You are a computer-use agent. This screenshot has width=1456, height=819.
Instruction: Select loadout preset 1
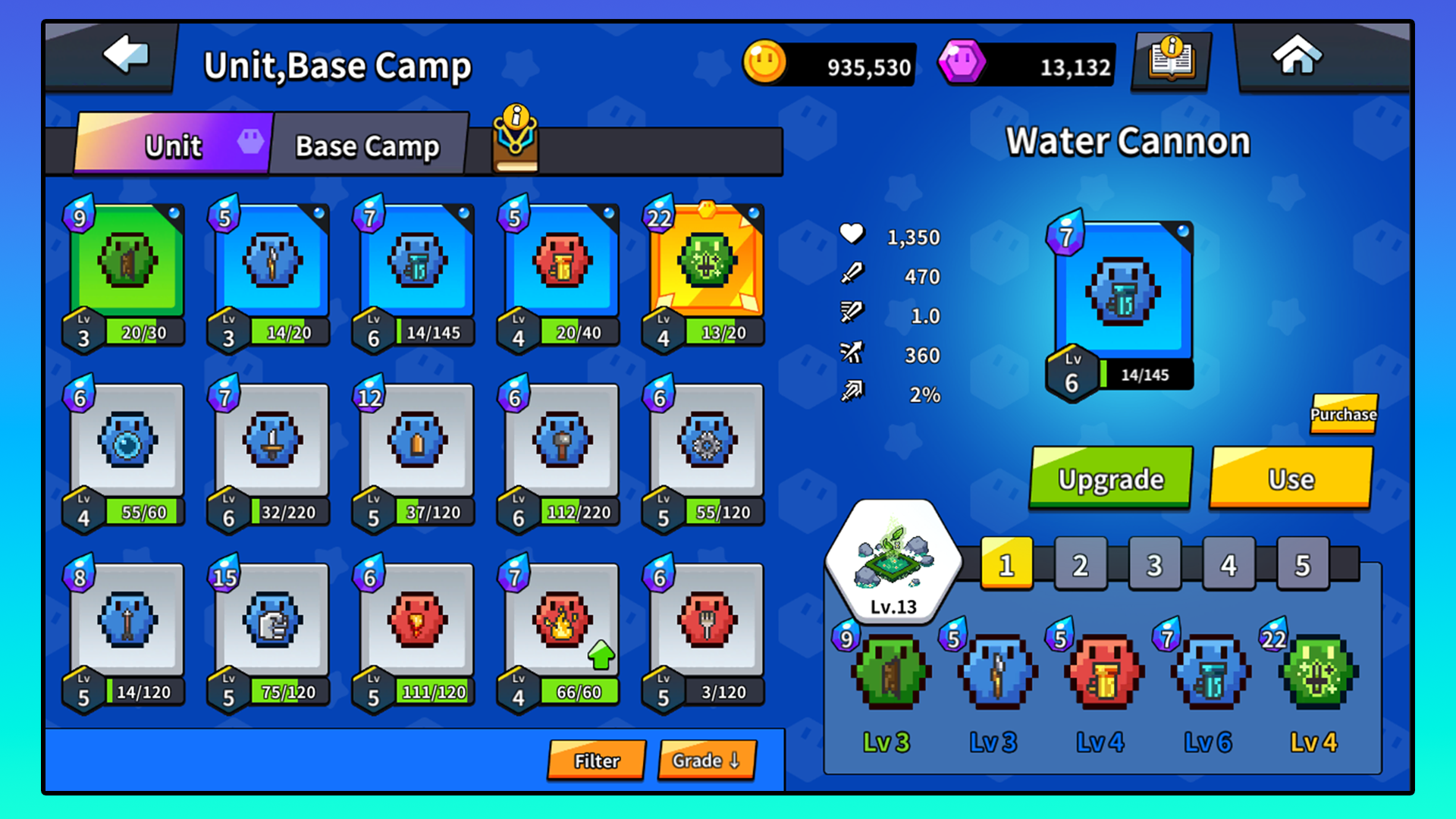pos(1006,563)
